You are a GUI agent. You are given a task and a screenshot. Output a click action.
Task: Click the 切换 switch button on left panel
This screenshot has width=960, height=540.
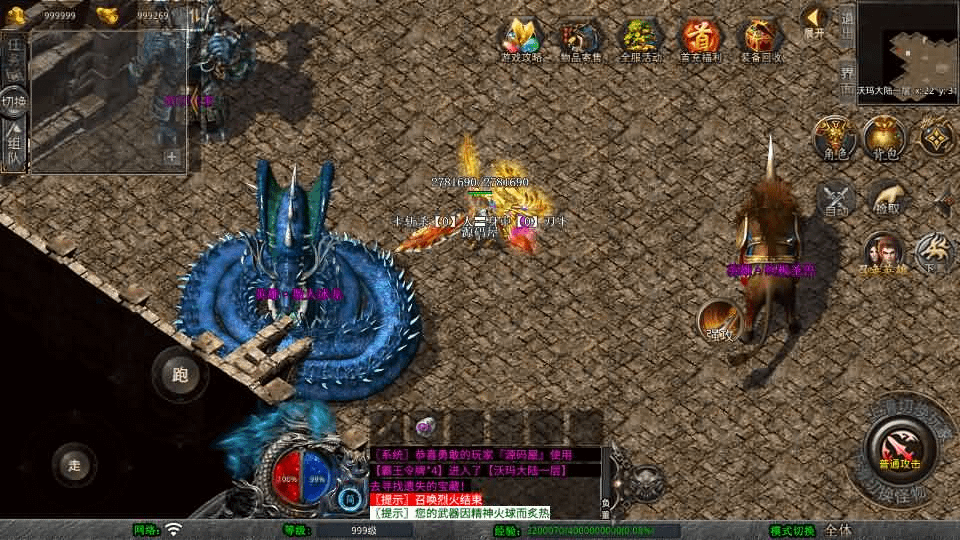pyautogui.click(x=14, y=101)
